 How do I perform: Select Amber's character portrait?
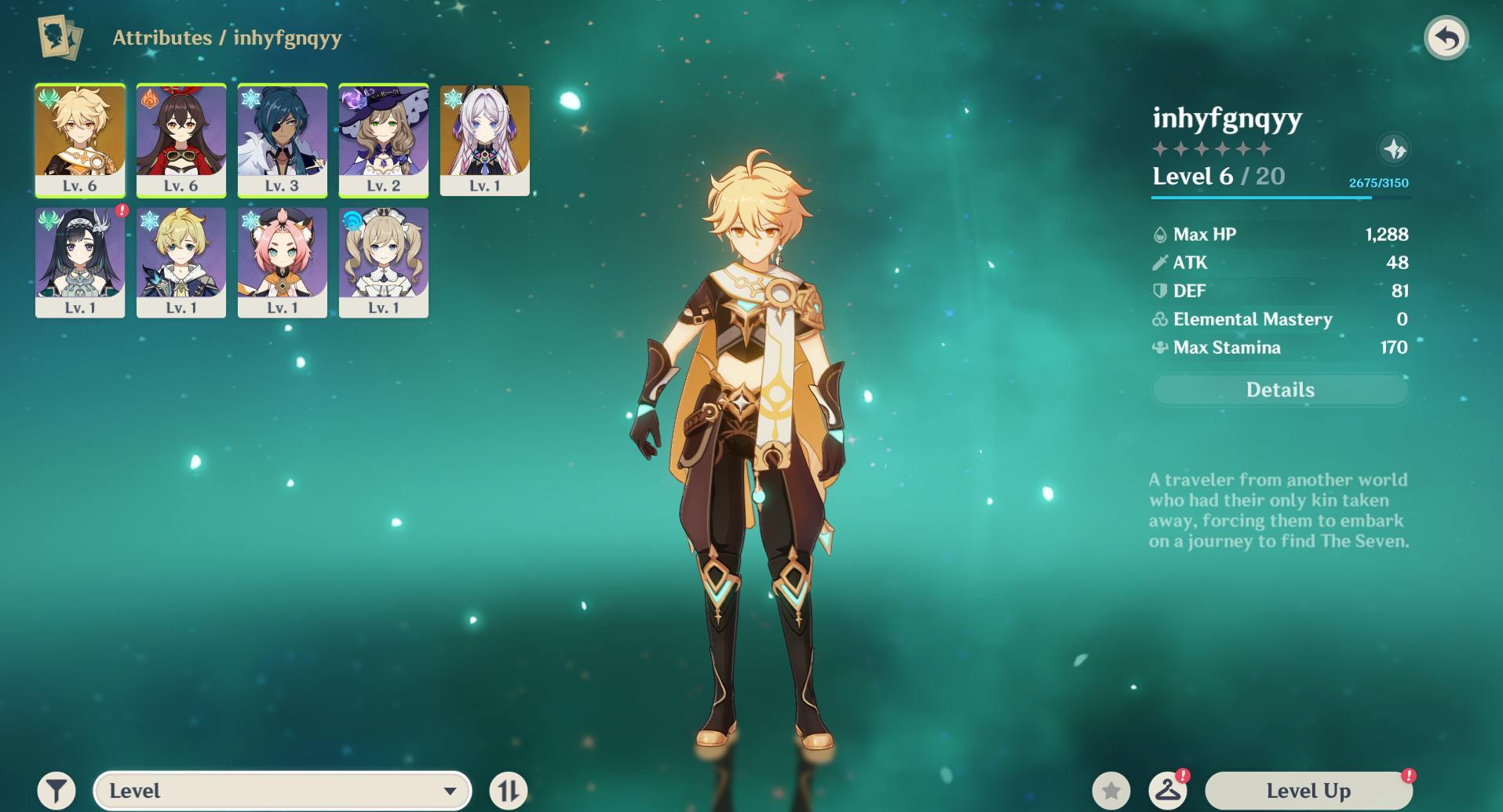(x=181, y=139)
